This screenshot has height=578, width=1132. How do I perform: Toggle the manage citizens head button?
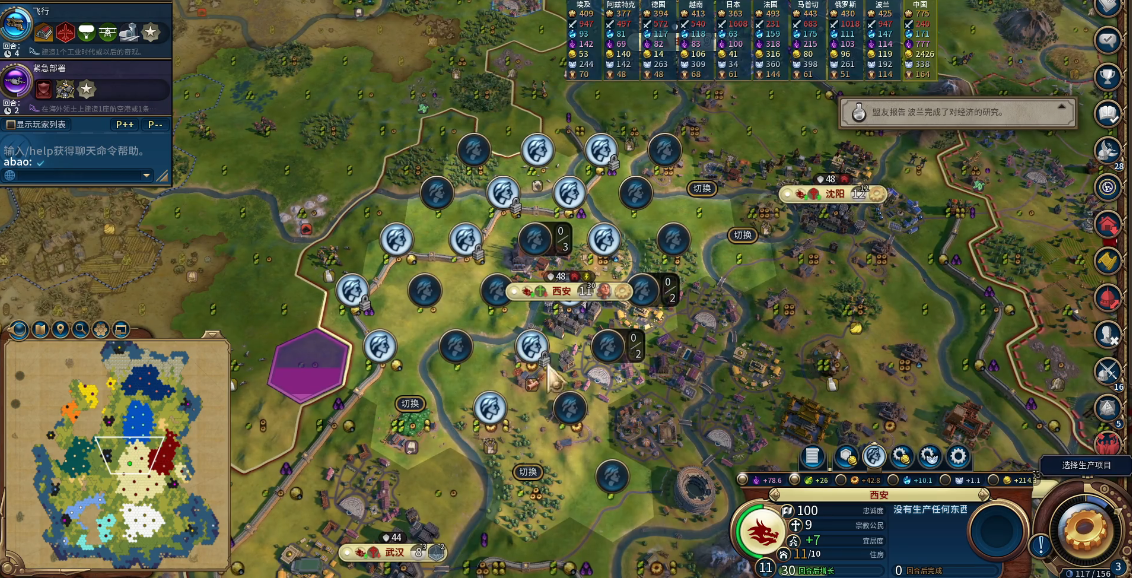(874, 457)
